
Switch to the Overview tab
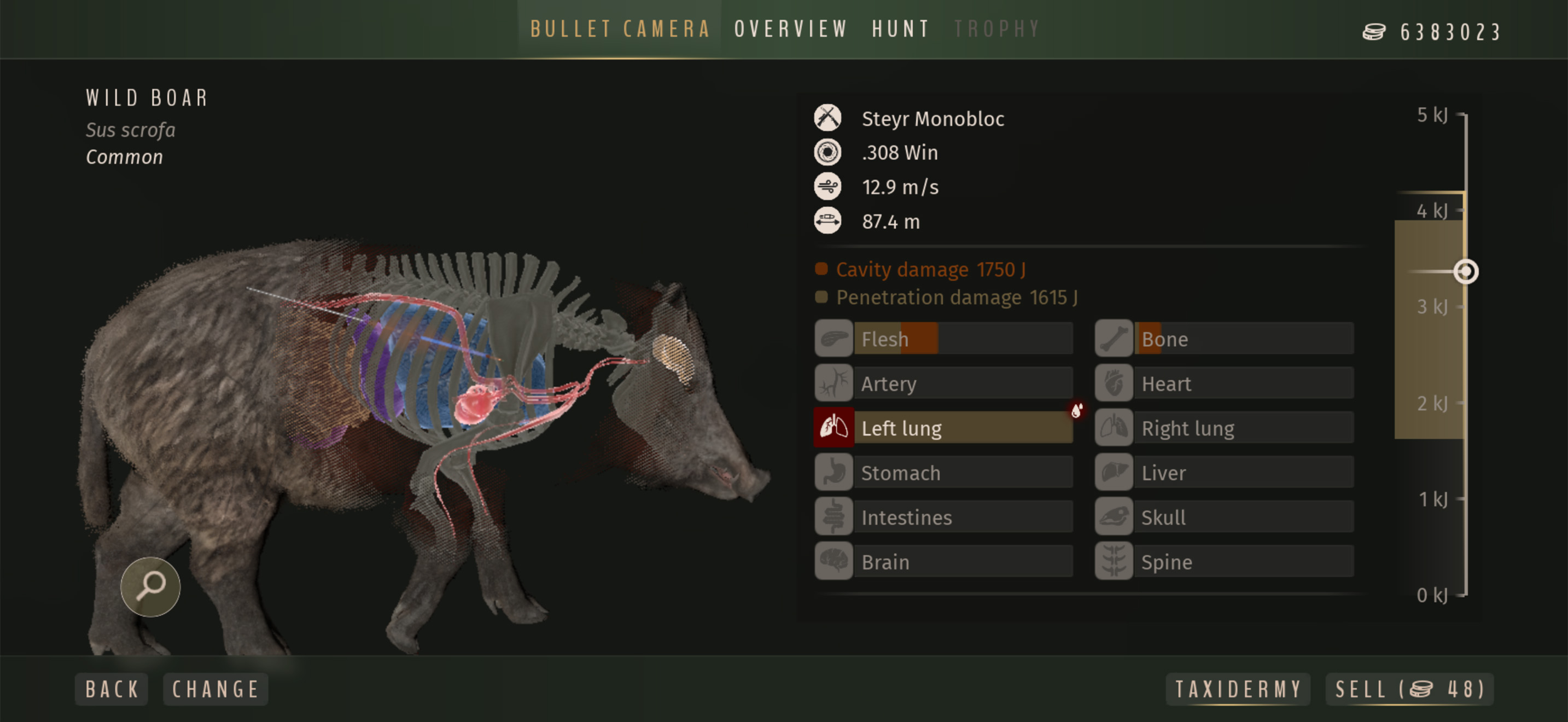[790, 28]
